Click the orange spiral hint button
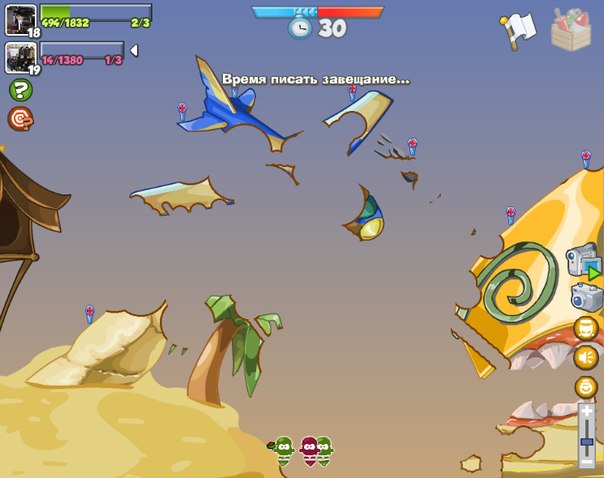The height and width of the screenshot is (478, 604). pyautogui.click(x=19, y=119)
